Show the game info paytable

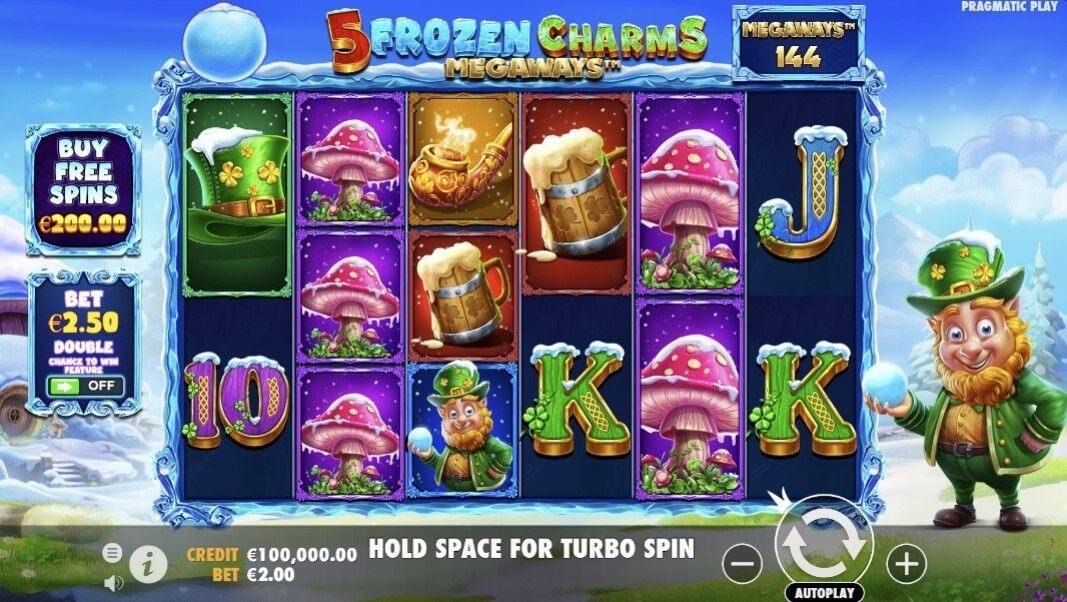[148, 564]
